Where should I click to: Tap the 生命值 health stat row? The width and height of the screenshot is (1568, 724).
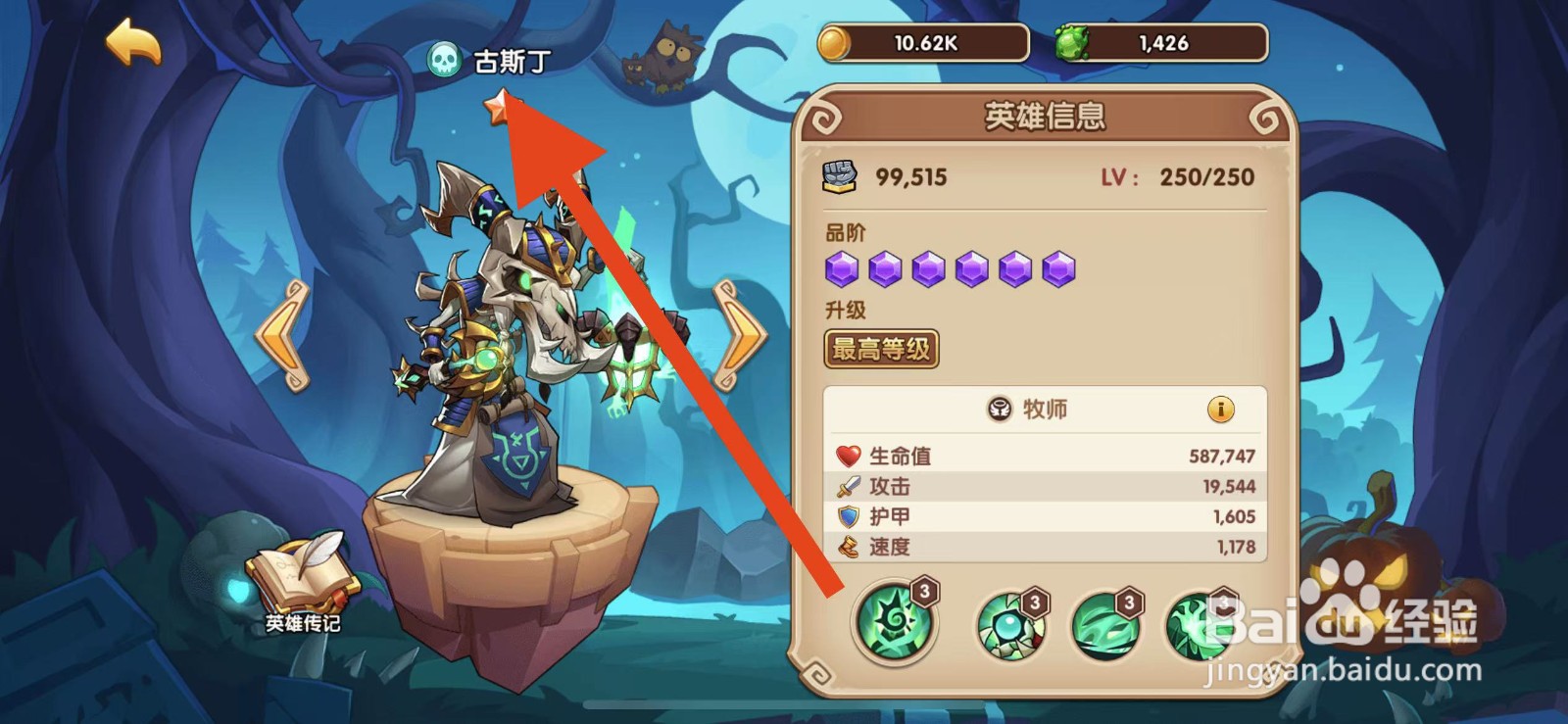1045,454
